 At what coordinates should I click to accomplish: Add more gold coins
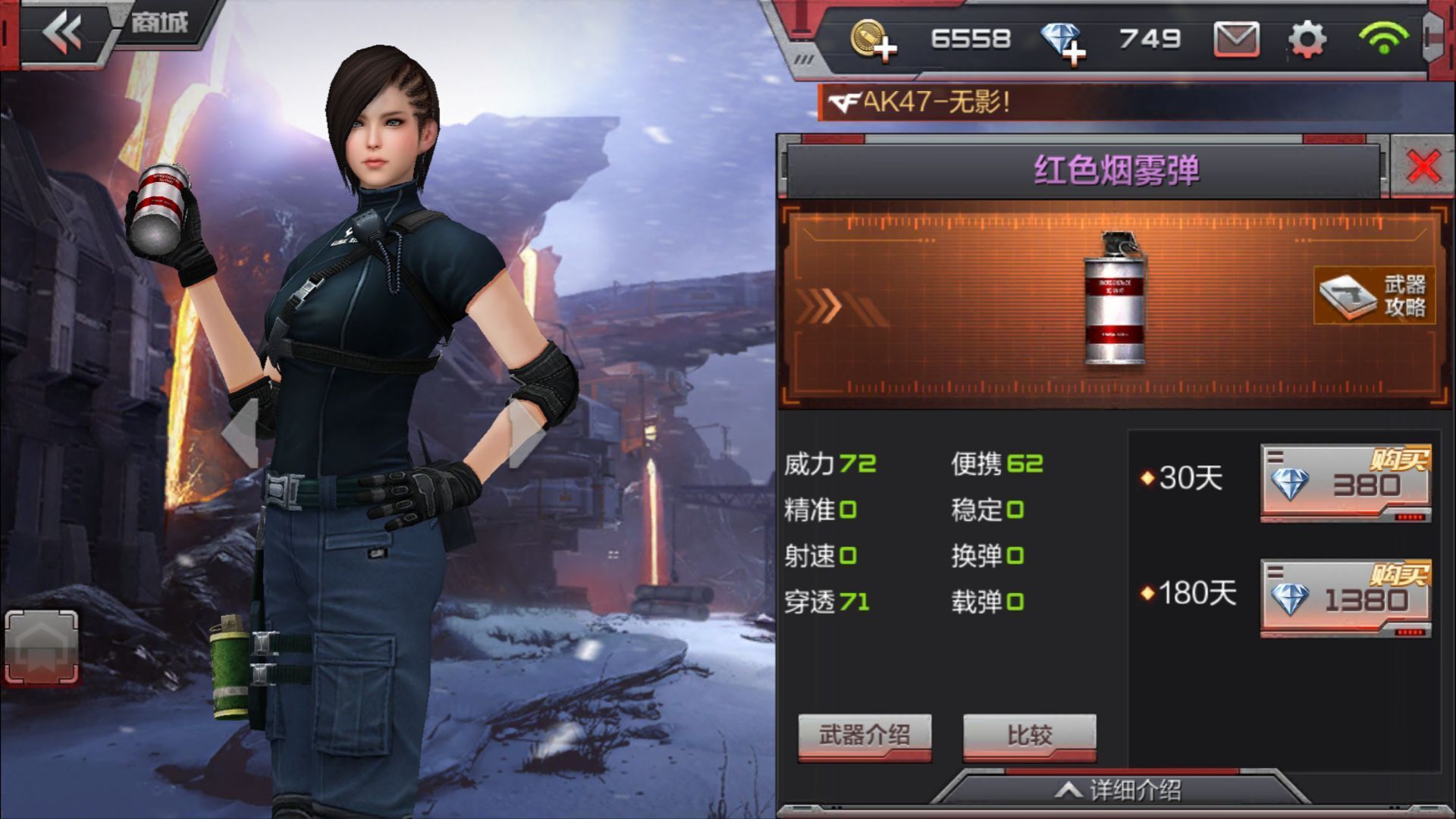click(x=873, y=39)
